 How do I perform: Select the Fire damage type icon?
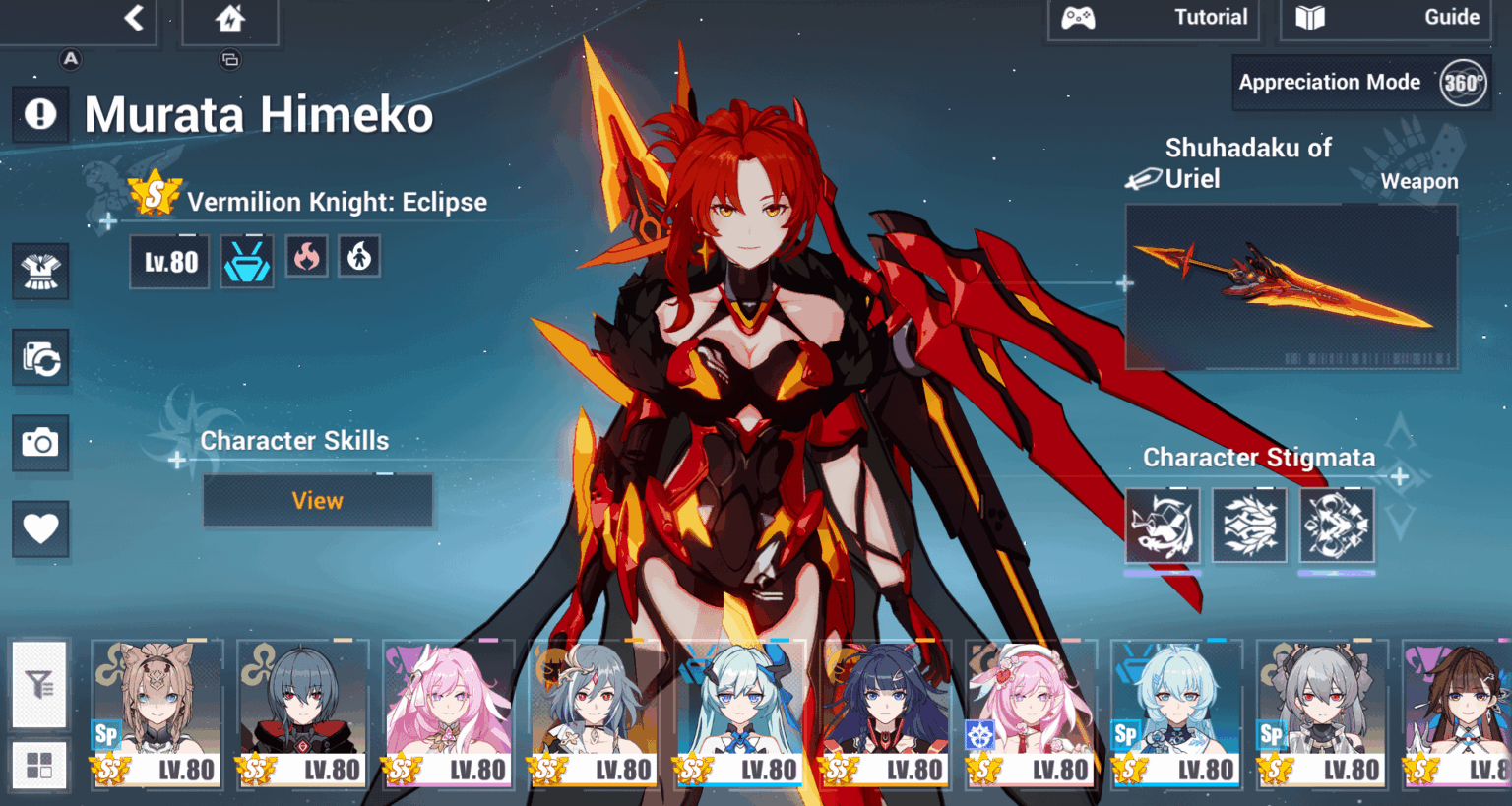click(306, 257)
